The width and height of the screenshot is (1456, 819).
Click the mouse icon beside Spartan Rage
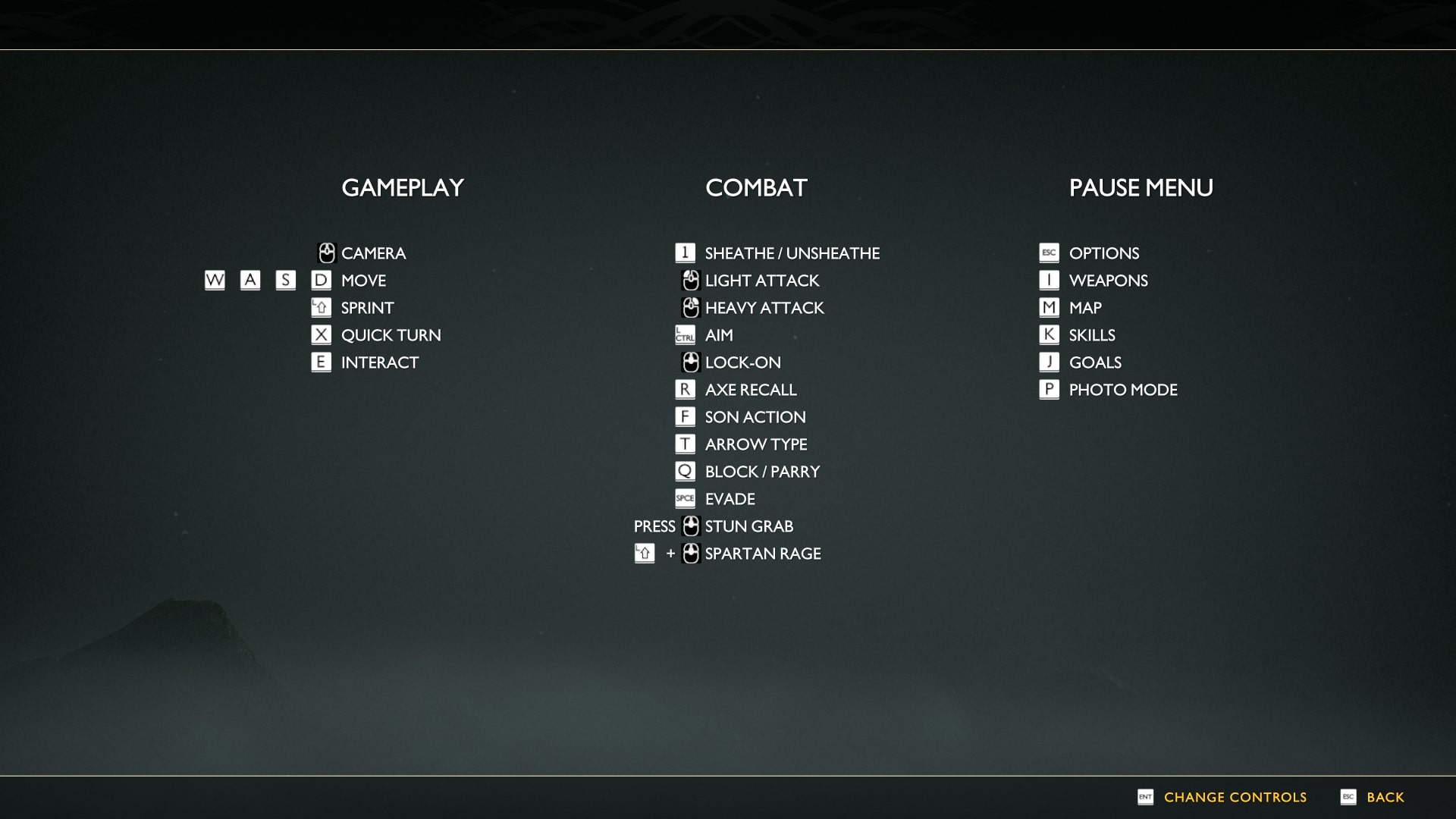pyautogui.click(x=690, y=554)
